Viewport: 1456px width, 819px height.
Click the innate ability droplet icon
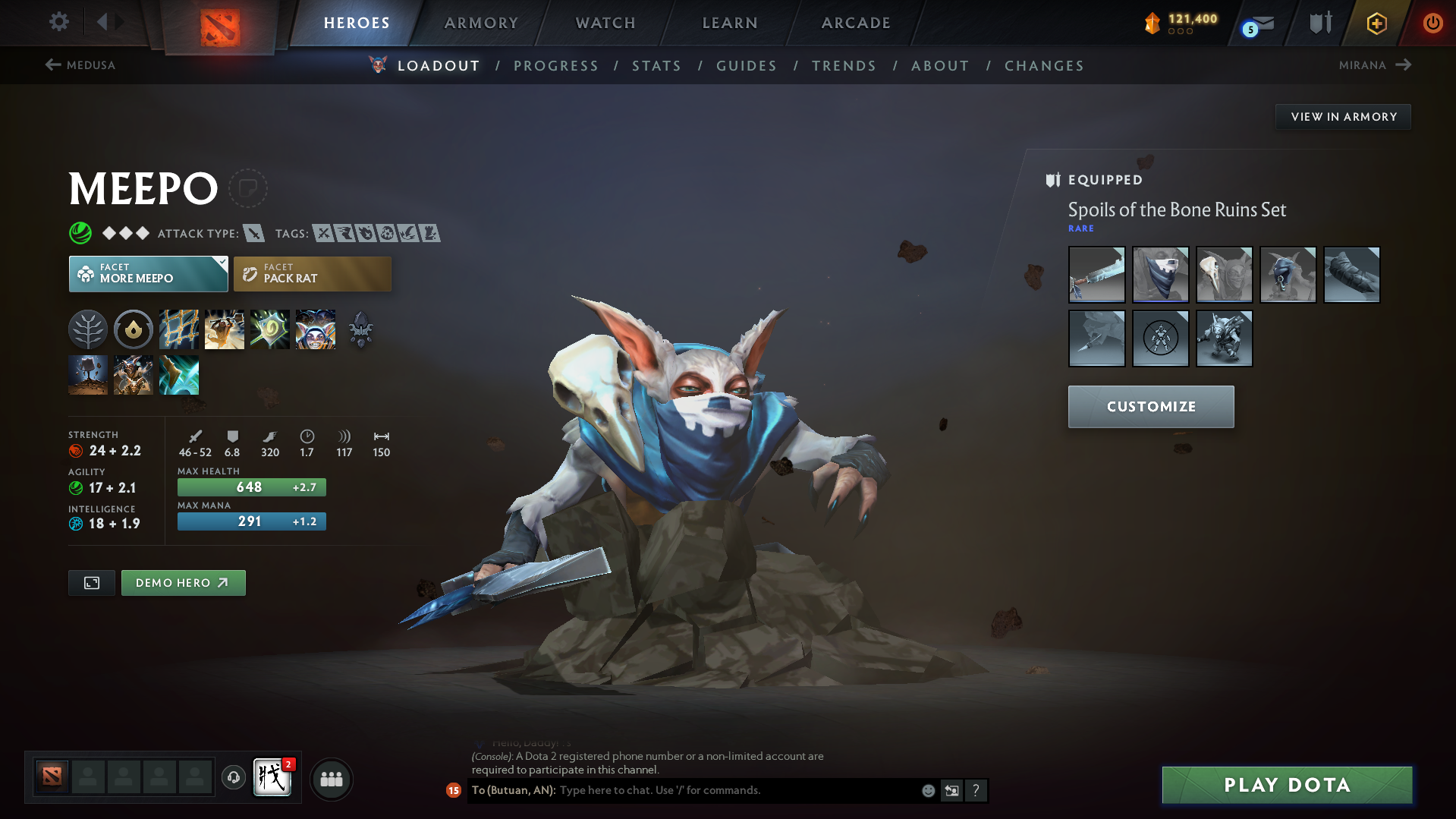tap(134, 329)
